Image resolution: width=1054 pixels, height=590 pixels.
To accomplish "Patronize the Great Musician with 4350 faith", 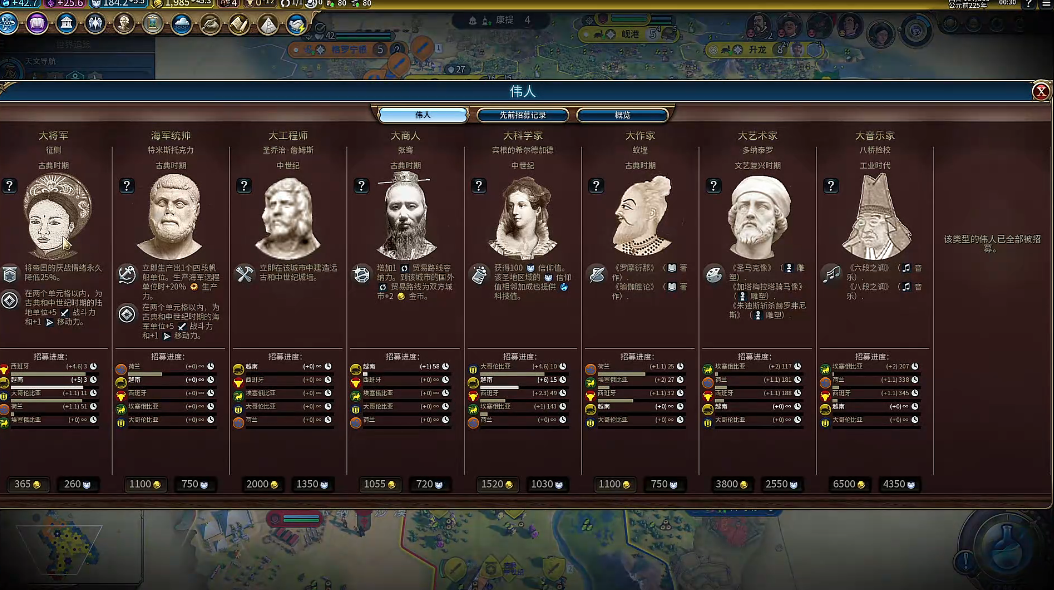I will pyautogui.click(x=899, y=484).
